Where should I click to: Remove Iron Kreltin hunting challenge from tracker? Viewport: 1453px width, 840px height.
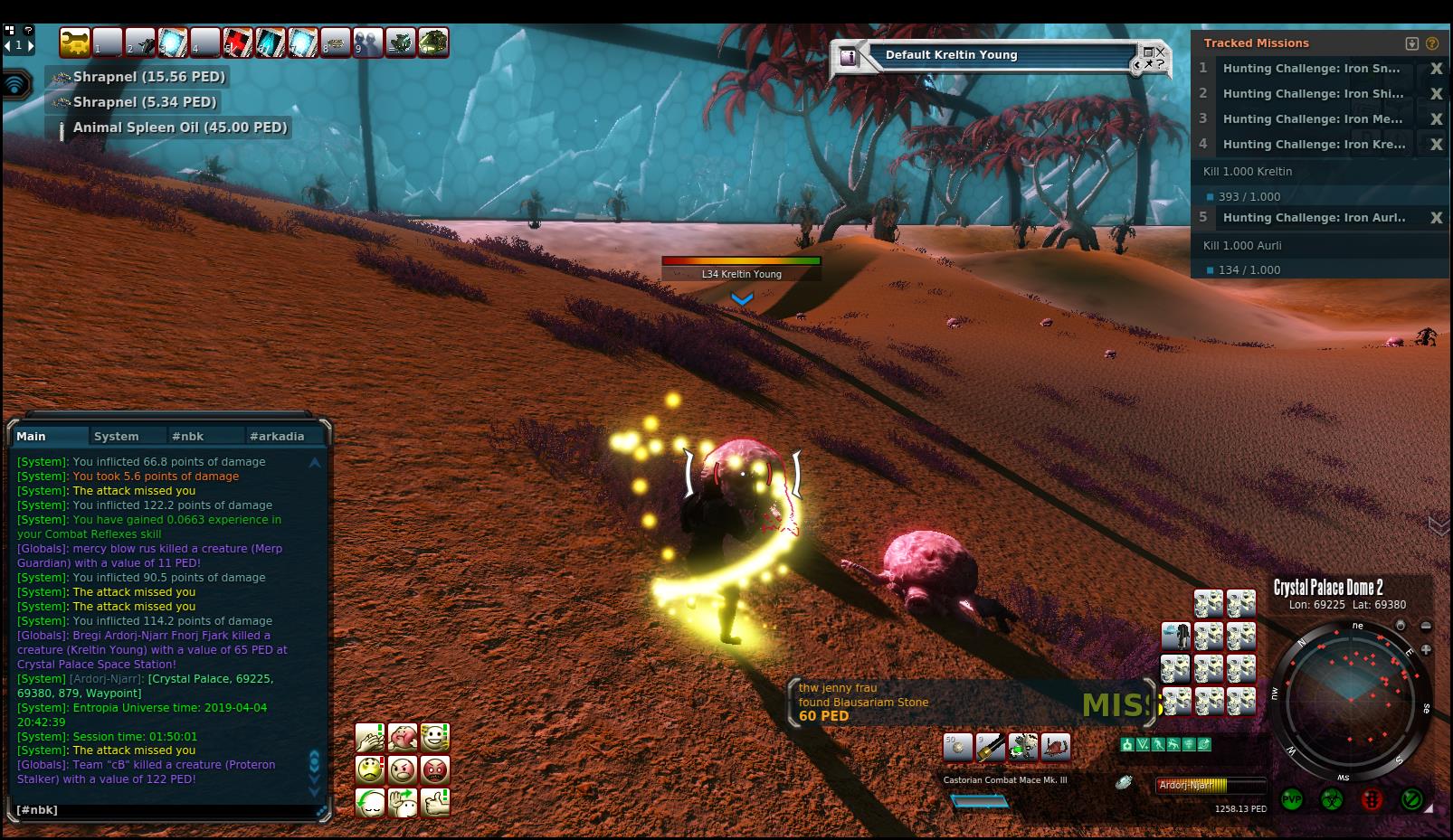click(1436, 145)
